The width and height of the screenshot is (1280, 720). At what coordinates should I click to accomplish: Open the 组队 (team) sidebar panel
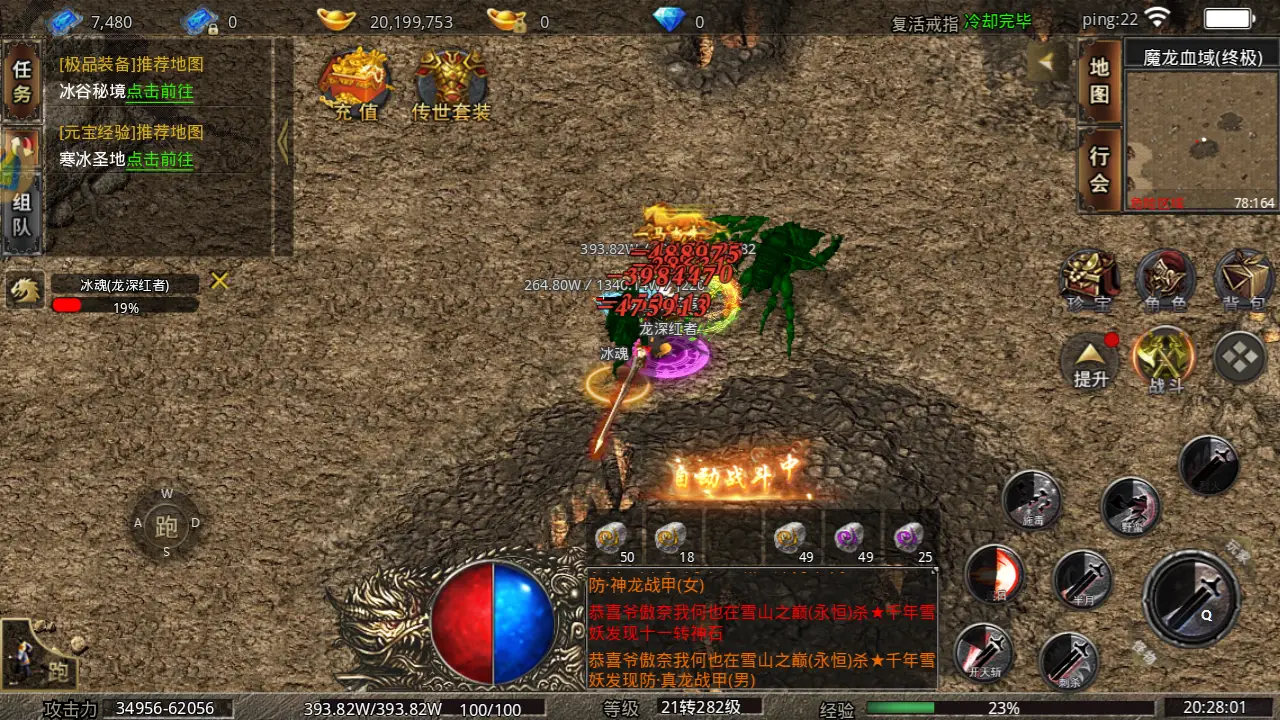[x=22, y=215]
